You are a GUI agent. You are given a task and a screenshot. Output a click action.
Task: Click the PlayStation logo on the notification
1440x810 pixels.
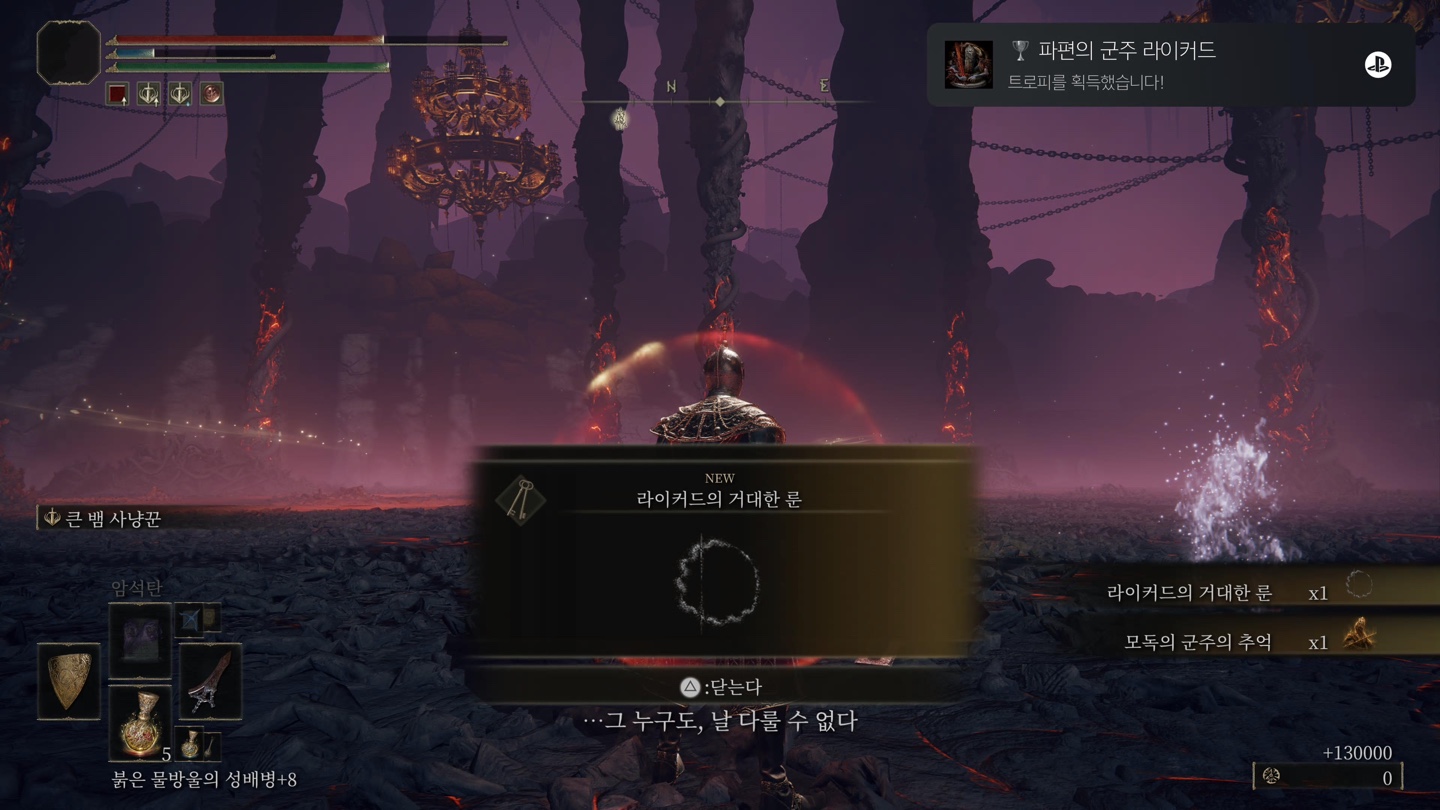pos(1380,63)
